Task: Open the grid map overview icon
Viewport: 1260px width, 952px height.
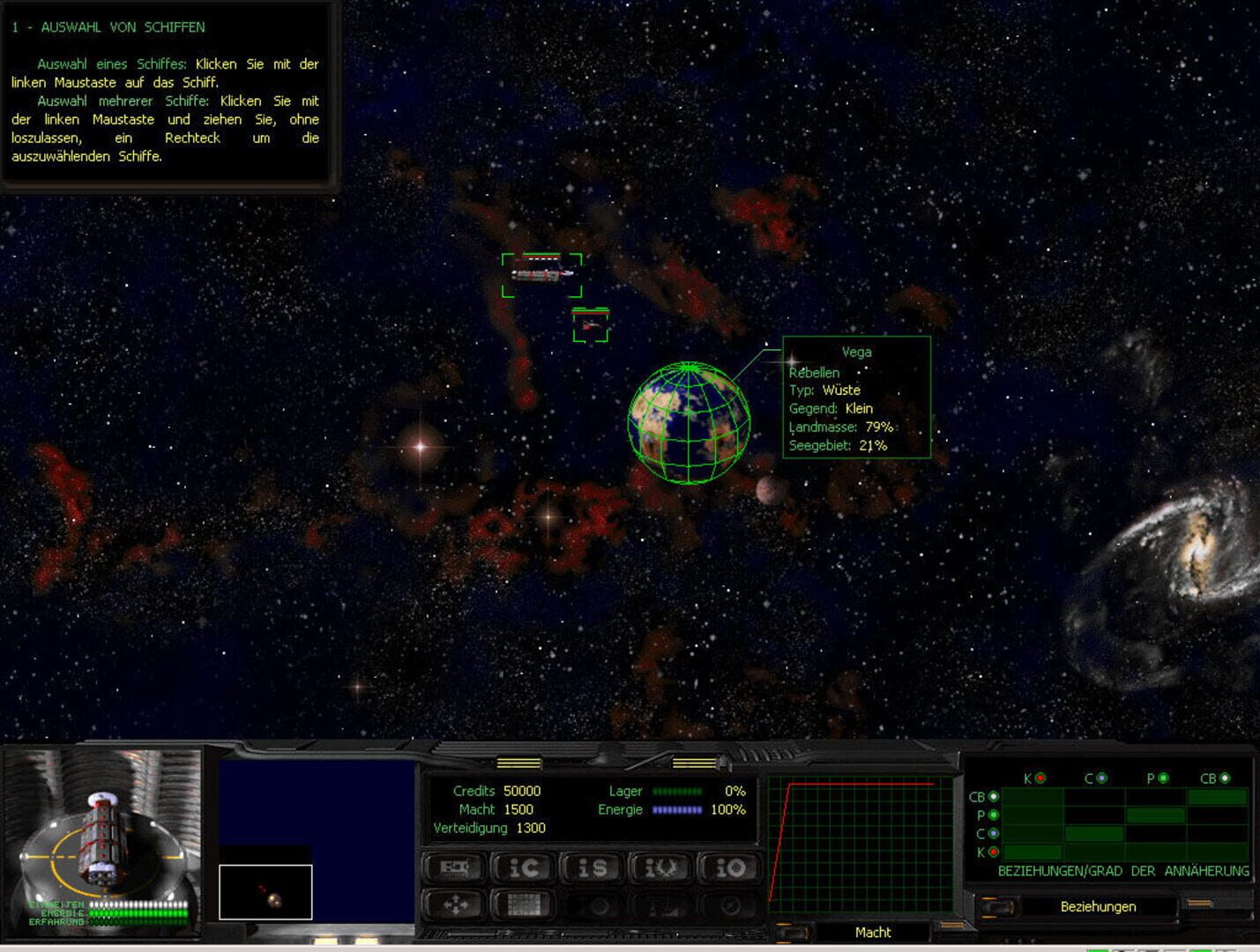Action: tap(526, 903)
